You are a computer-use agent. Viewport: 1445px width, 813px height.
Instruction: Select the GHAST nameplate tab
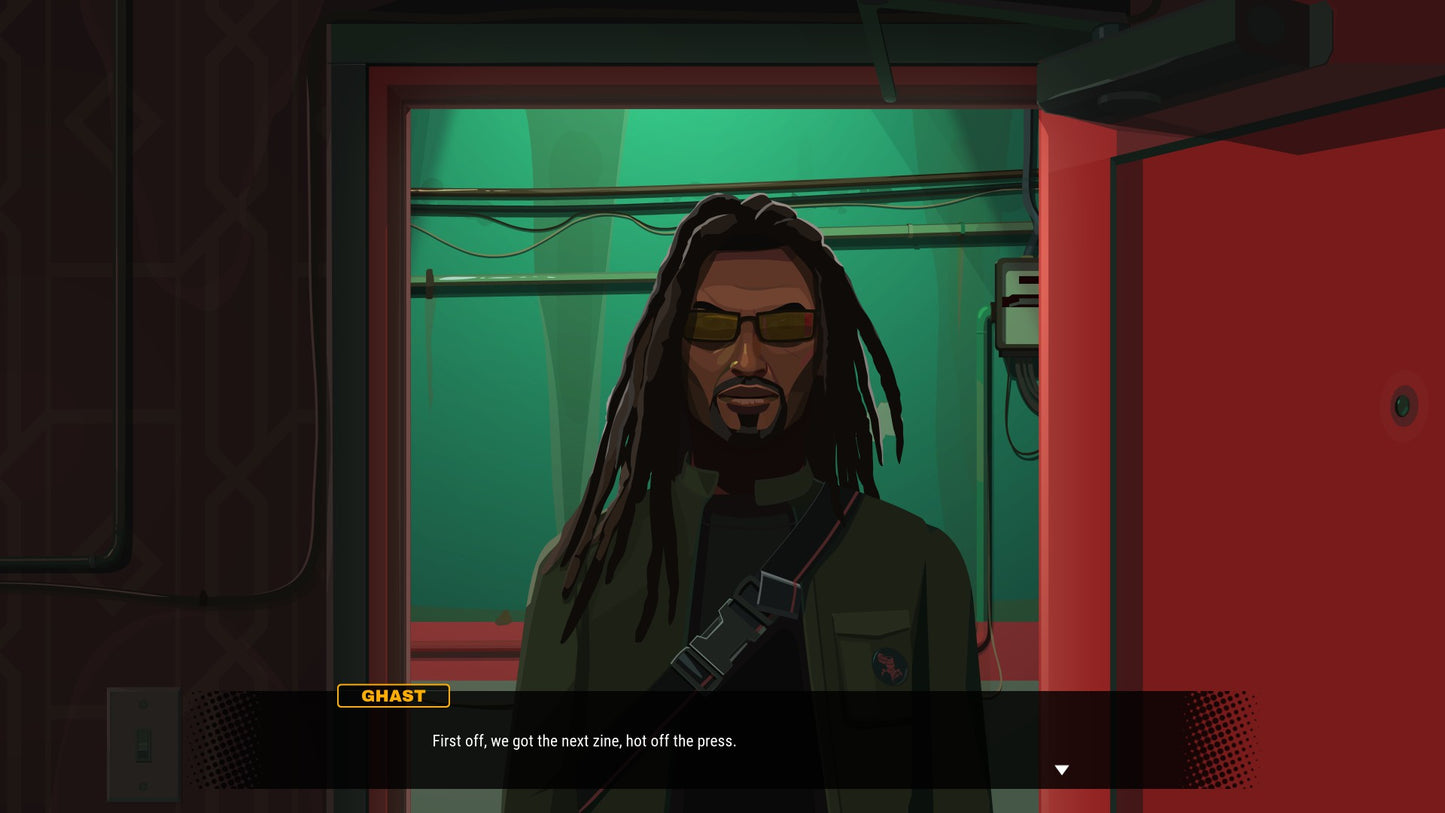click(x=393, y=695)
